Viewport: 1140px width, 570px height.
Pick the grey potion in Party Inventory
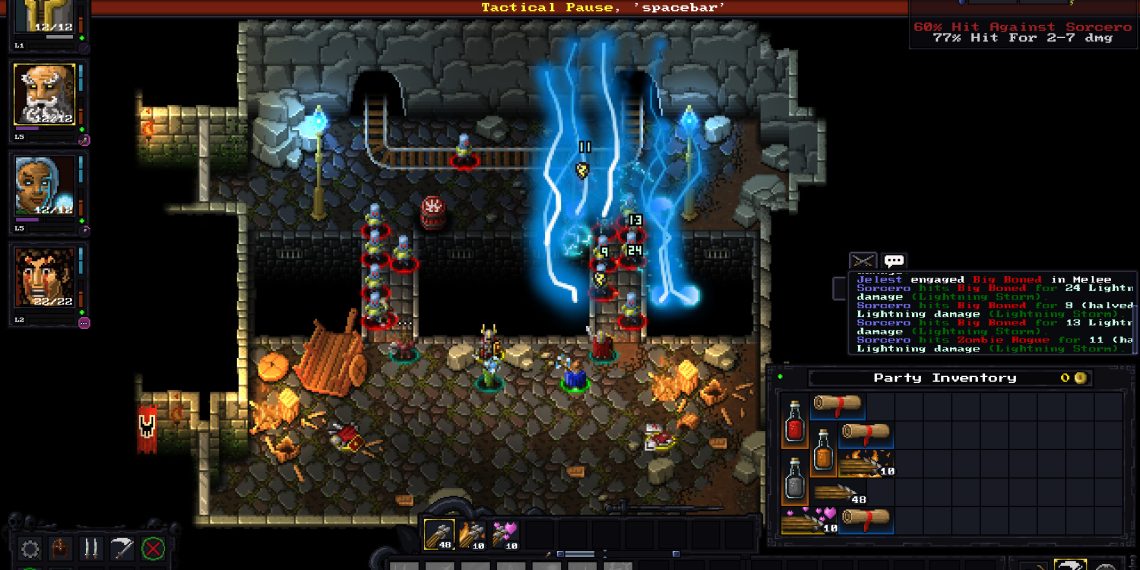coord(795,477)
